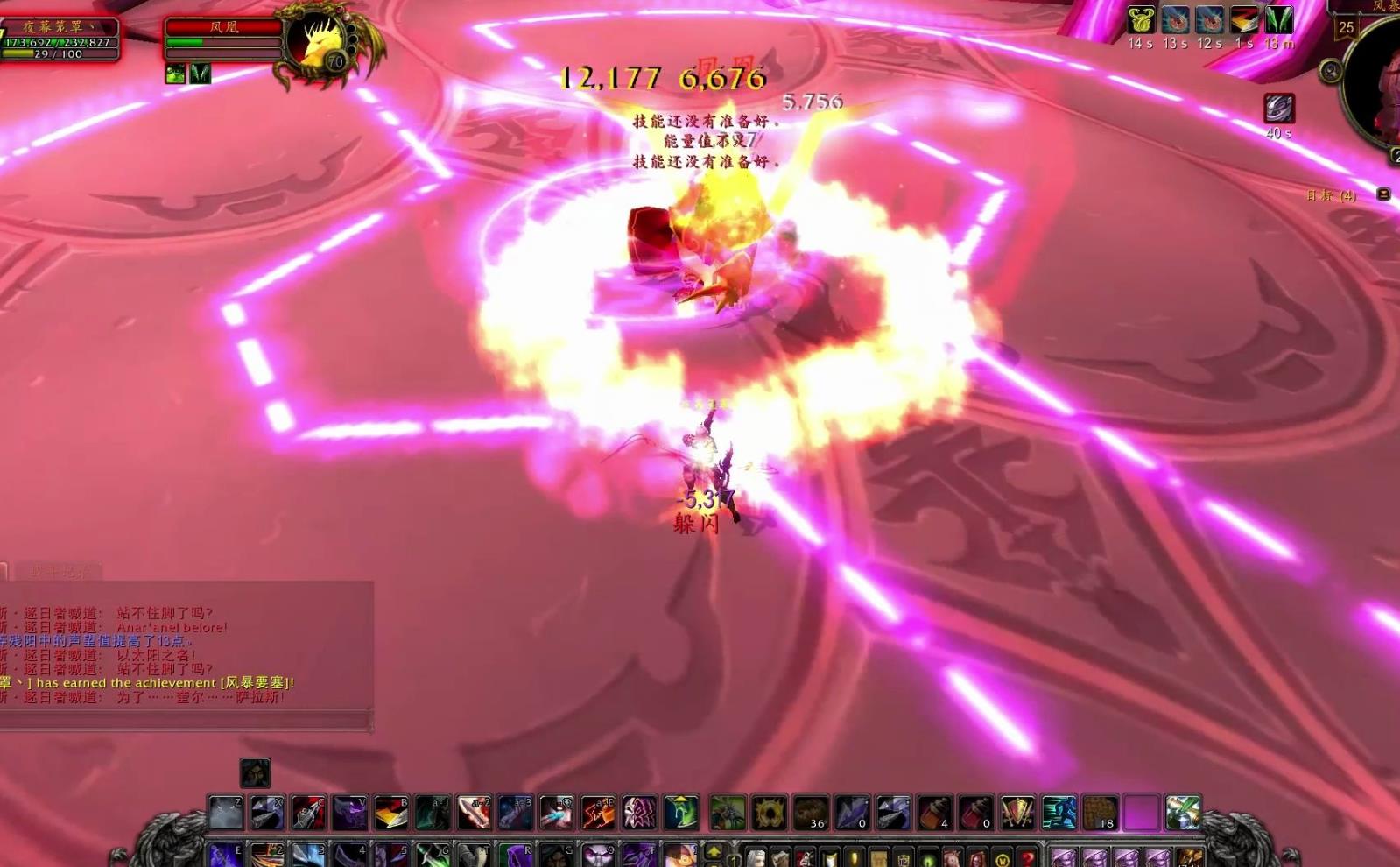Click the green poison debuff on the target
Viewport: 1400px width, 867px height.
175,74
